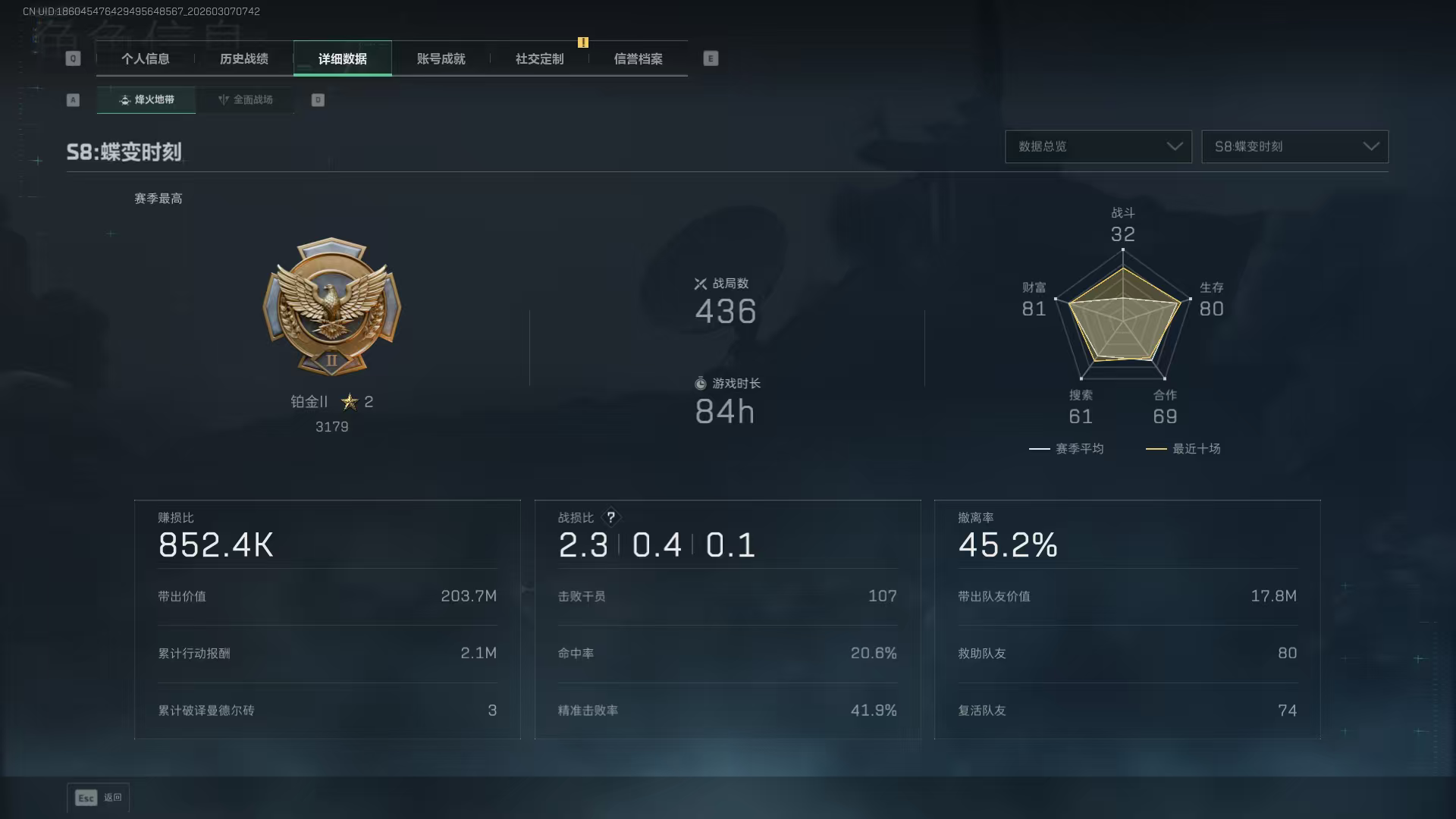The height and width of the screenshot is (819, 1456).
Task: Click the 战损比 question mark help icon
Action: (x=610, y=517)
